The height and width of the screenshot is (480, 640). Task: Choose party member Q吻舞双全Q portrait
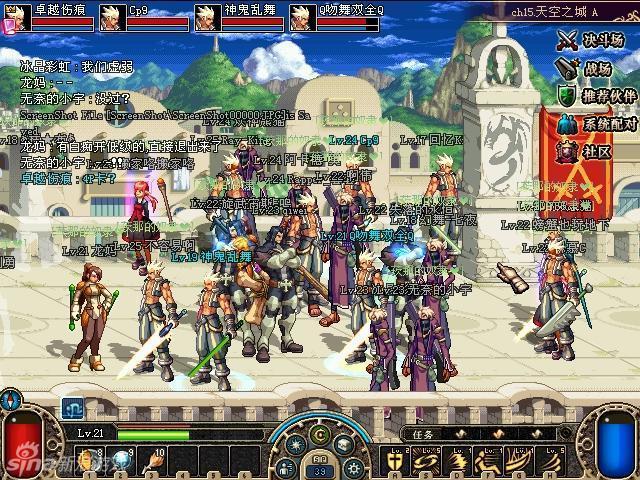pos(300,17)
